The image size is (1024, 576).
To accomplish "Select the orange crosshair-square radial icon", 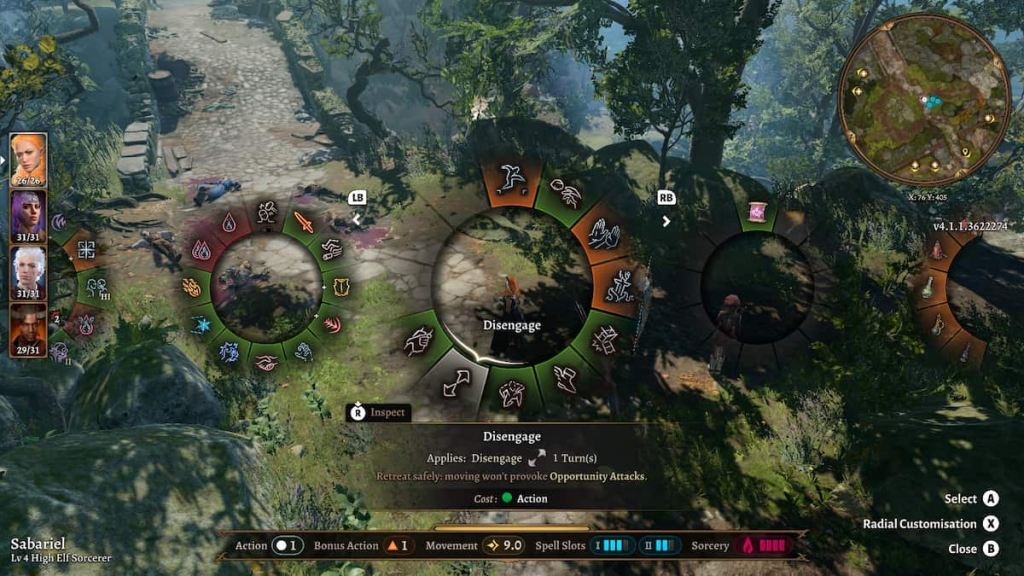I will pyautogui.click(x=86, y=251).
